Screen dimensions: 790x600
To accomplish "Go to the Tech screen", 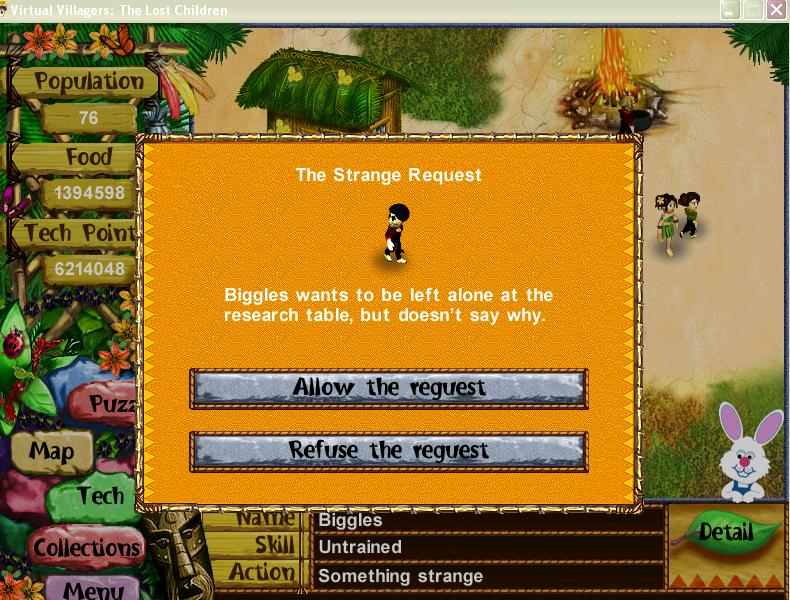I will pos(102,496).
